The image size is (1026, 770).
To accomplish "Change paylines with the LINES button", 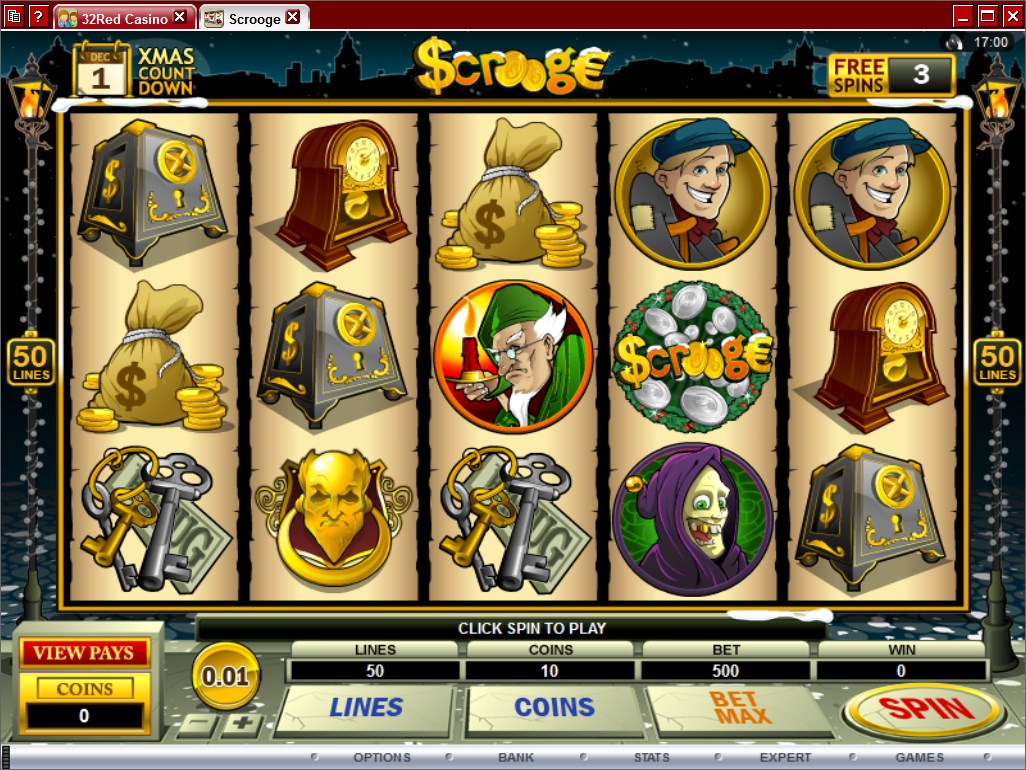I will pos(366,709).
